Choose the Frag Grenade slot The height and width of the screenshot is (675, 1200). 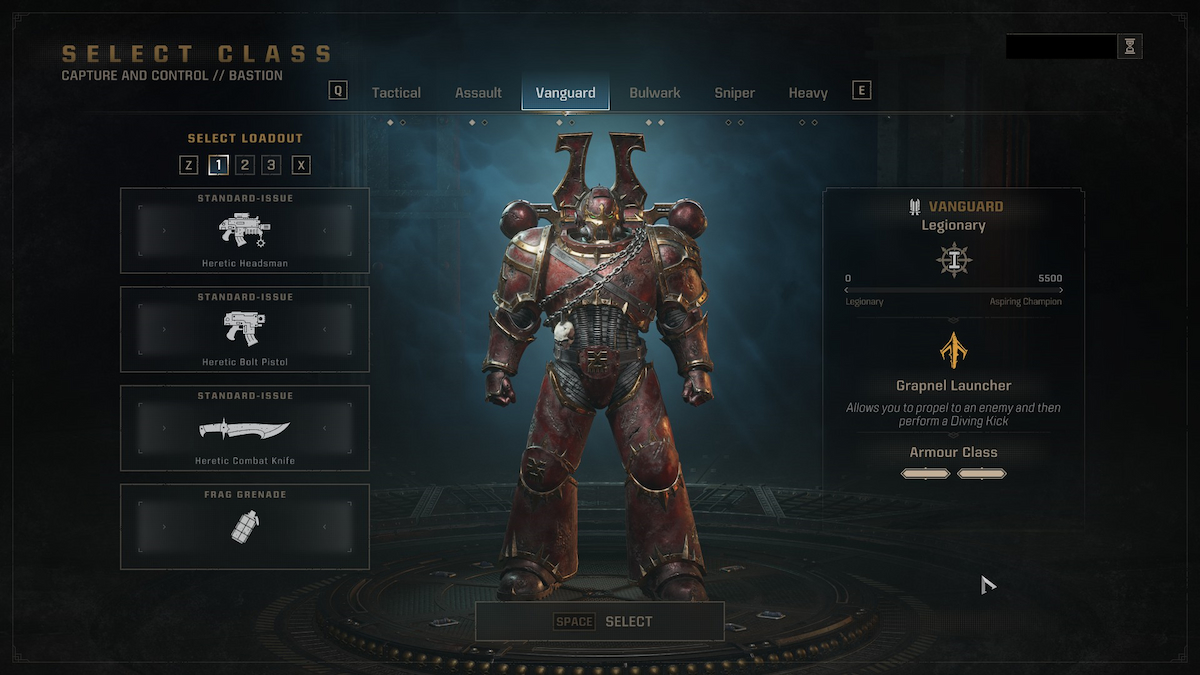(245, 527)
